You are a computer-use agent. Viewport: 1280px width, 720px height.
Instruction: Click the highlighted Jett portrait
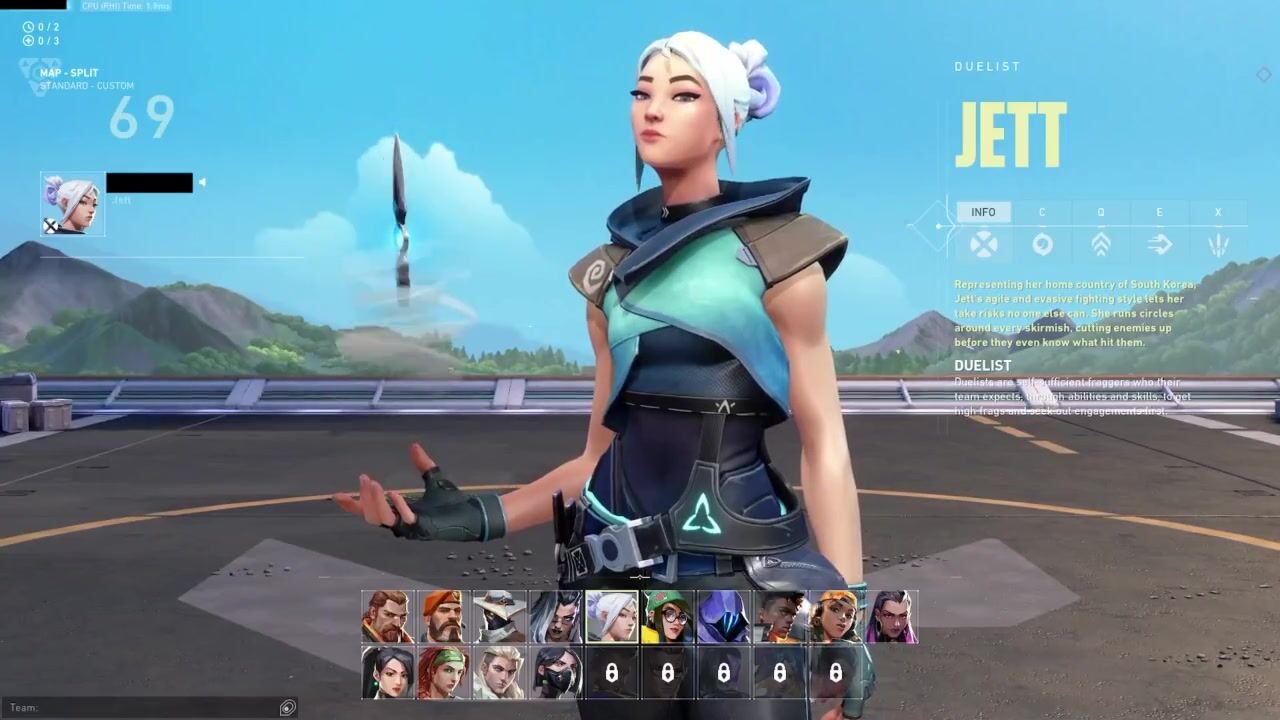point(611,616)
